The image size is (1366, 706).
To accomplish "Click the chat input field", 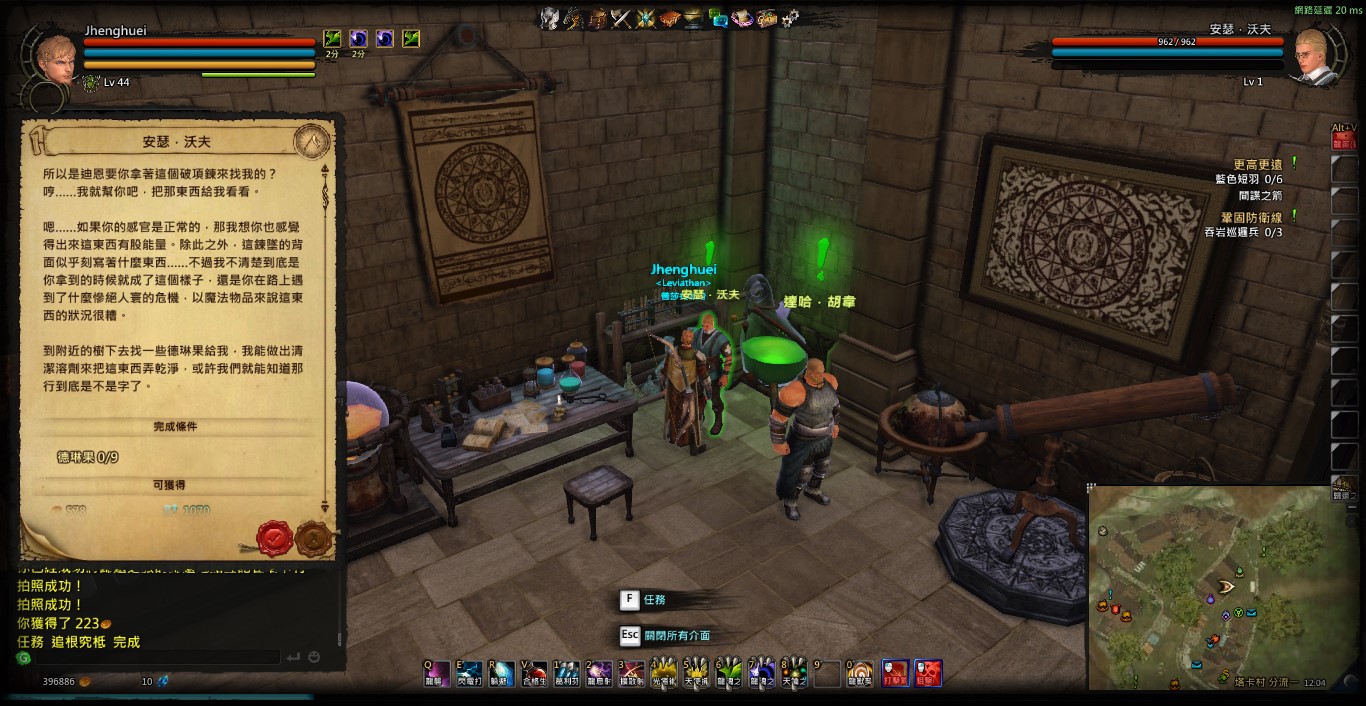I will point(150,658).
